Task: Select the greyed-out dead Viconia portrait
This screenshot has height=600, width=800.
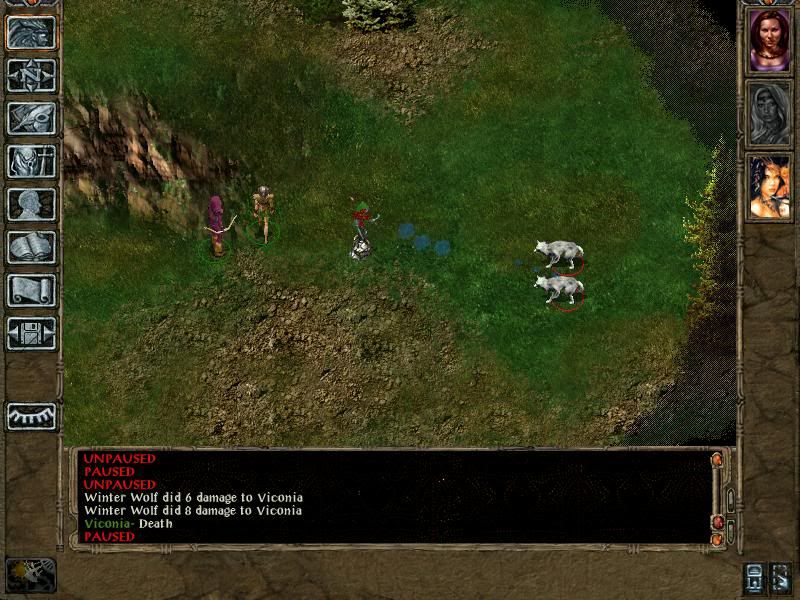Action: (769, 113)
